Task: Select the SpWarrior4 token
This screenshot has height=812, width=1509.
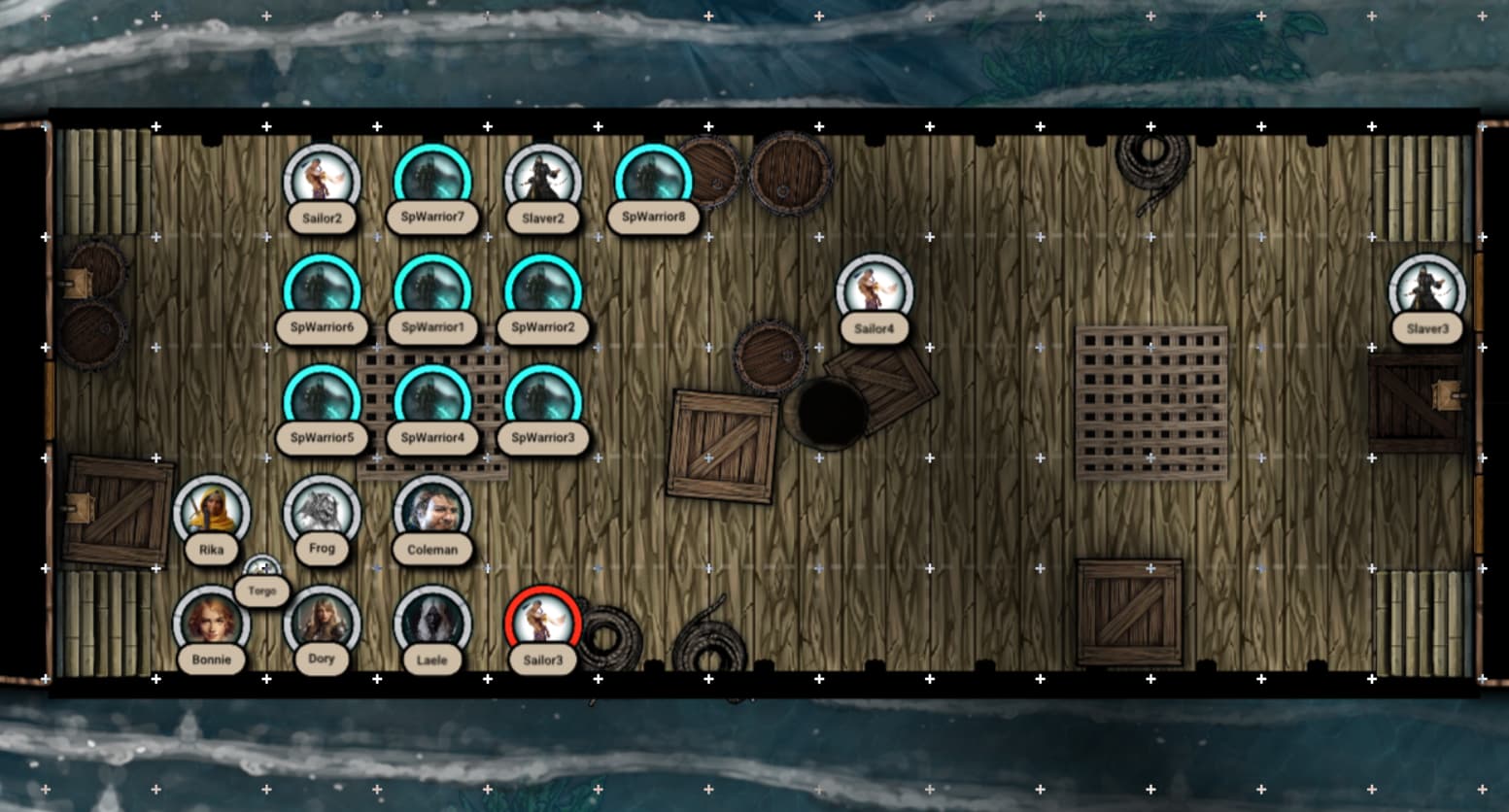Action: pyautogui.click(x=432, y=403)
